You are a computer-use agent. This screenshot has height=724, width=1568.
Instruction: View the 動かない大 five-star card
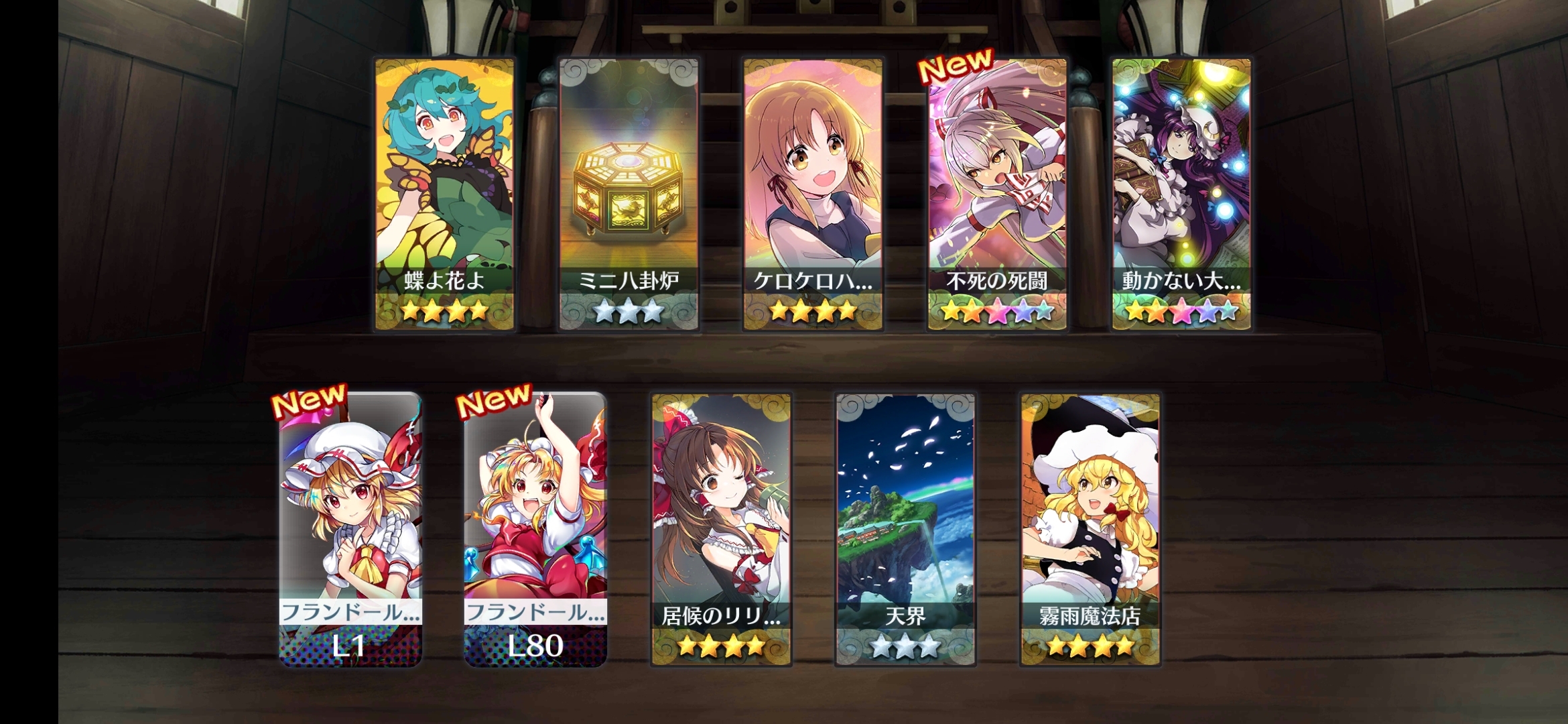click(x=1181, y=194)
